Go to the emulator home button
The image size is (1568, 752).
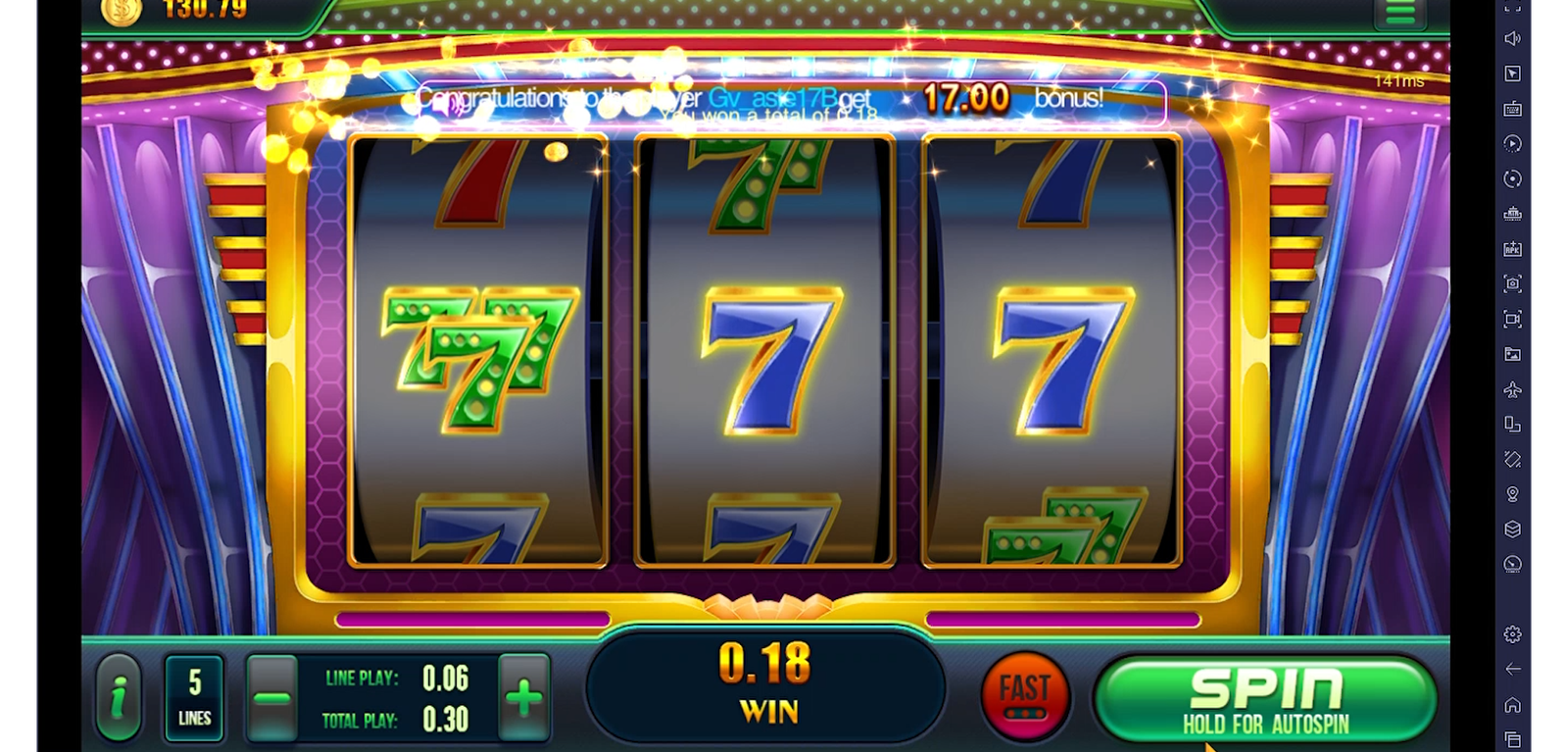1512,704
